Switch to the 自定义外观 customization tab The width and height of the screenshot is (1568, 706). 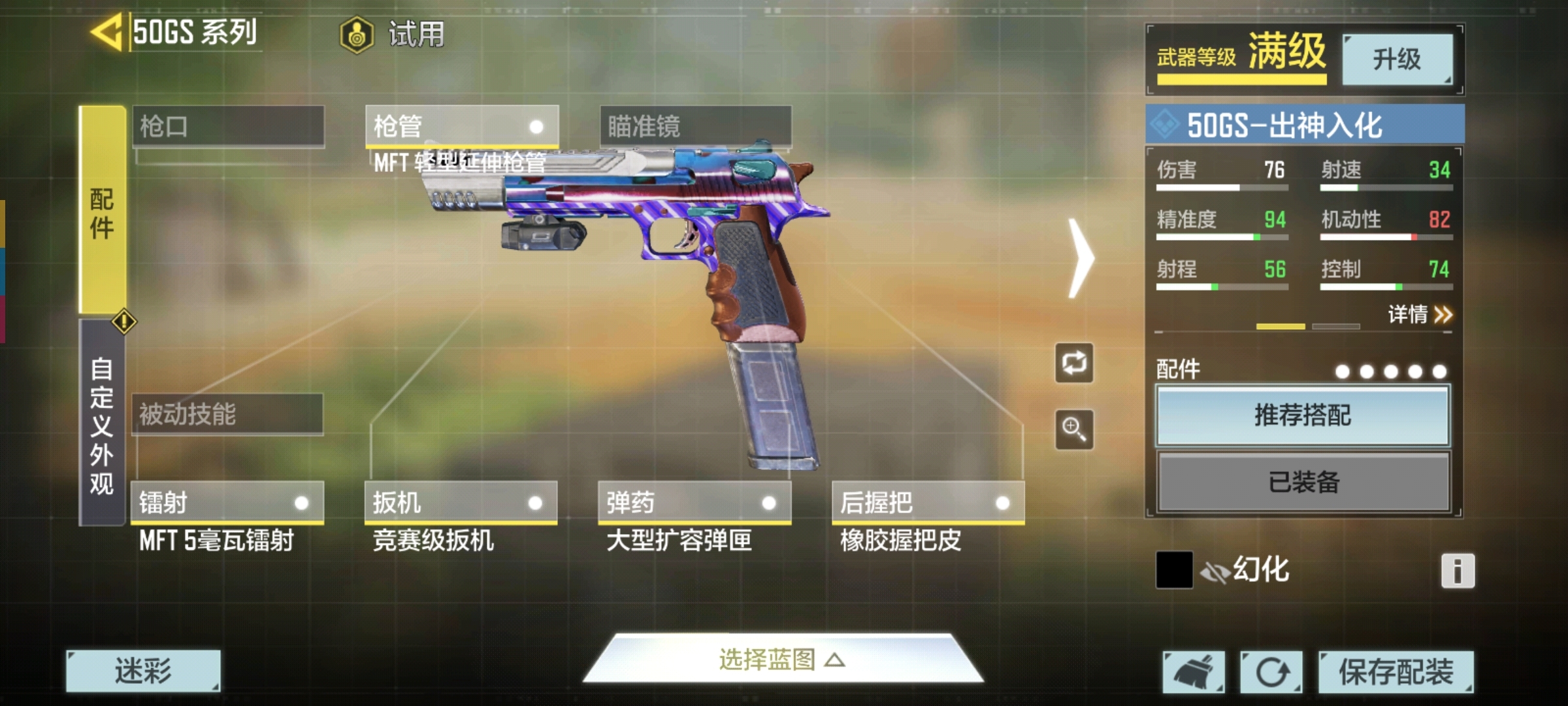102,425
